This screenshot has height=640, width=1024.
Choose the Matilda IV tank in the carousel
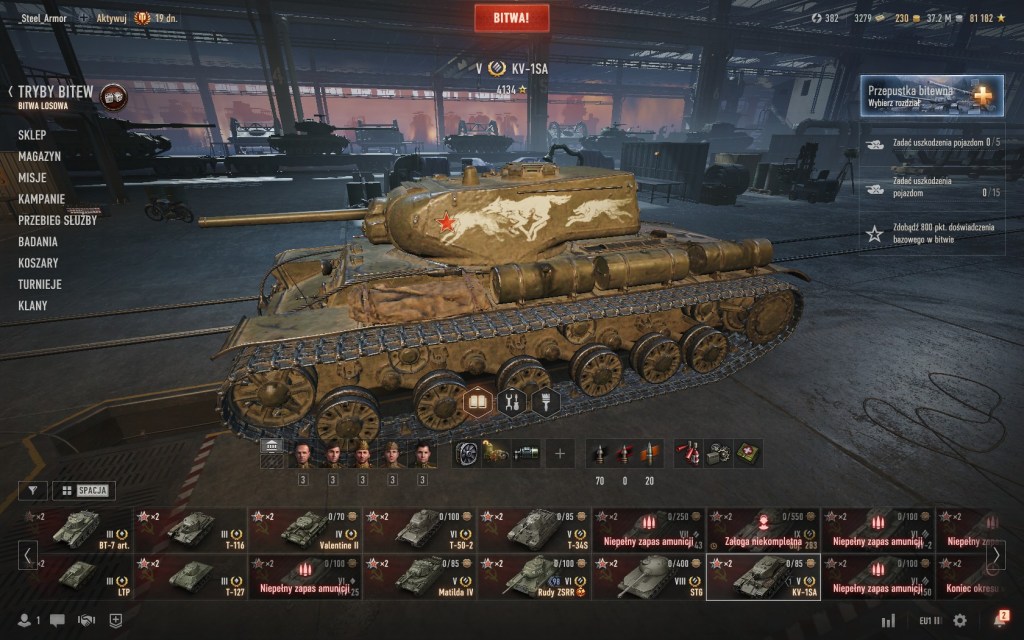(420, 578)
